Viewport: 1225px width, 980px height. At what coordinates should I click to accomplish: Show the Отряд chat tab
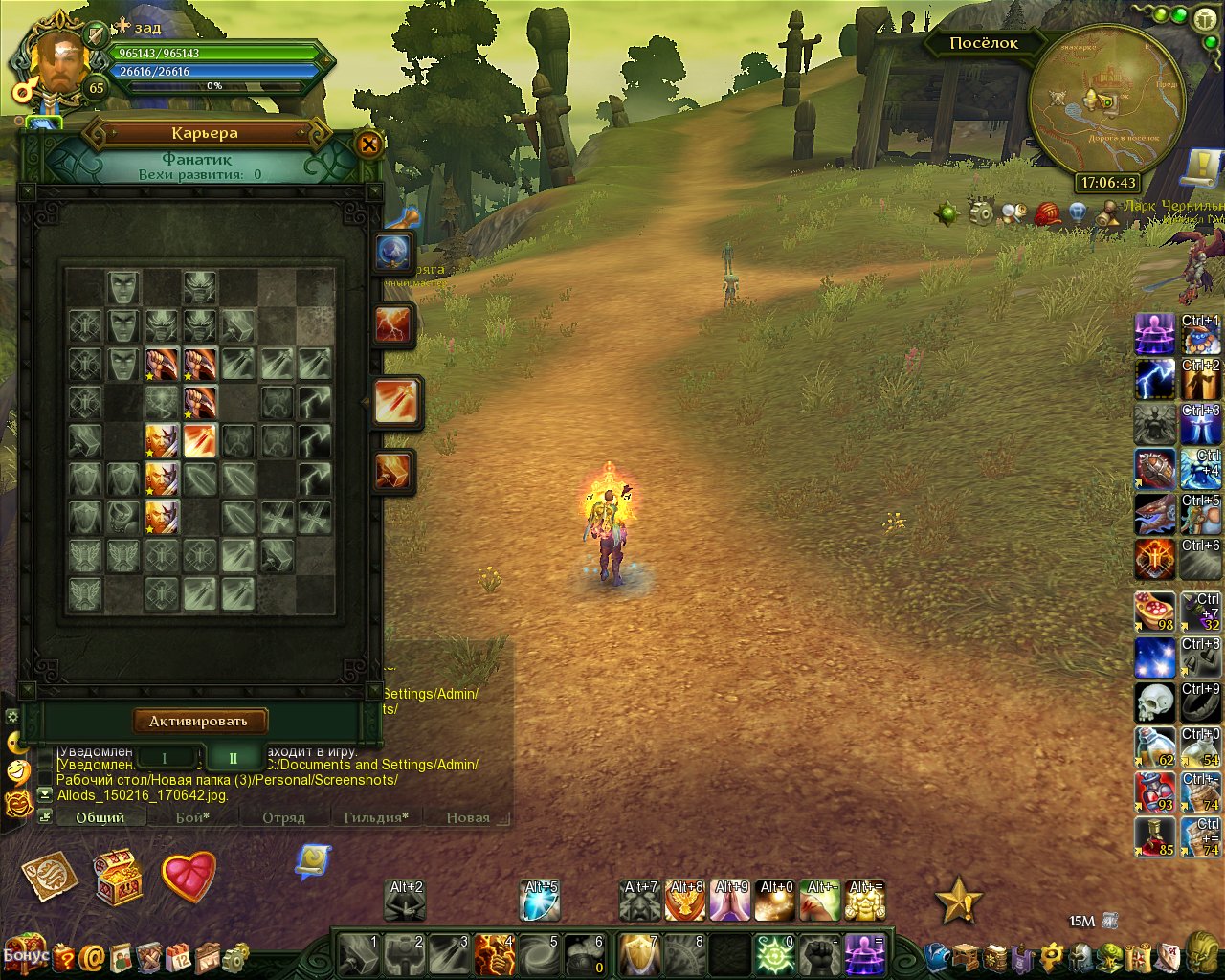pyautogui.click(x=283, y=817)
